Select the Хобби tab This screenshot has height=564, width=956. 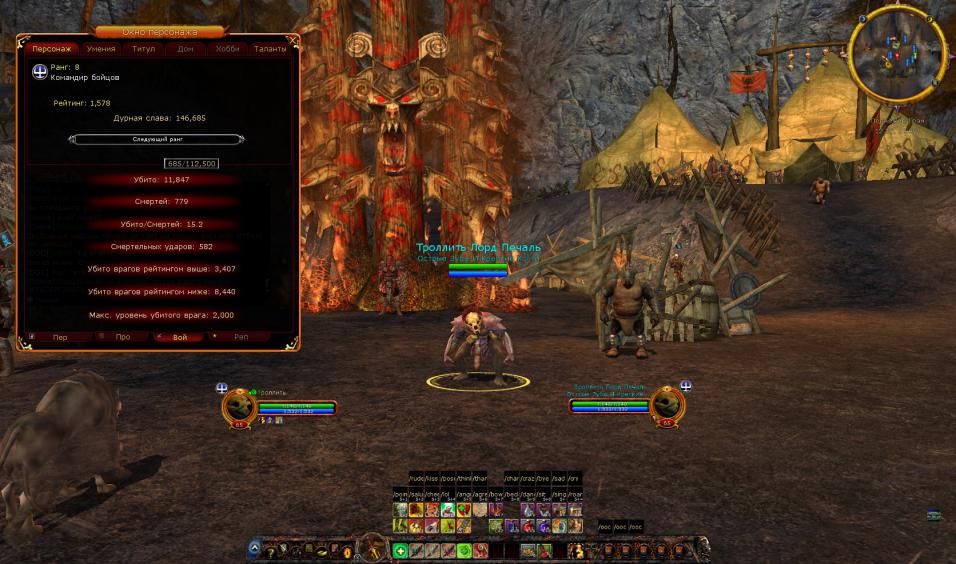coord(228,48)
